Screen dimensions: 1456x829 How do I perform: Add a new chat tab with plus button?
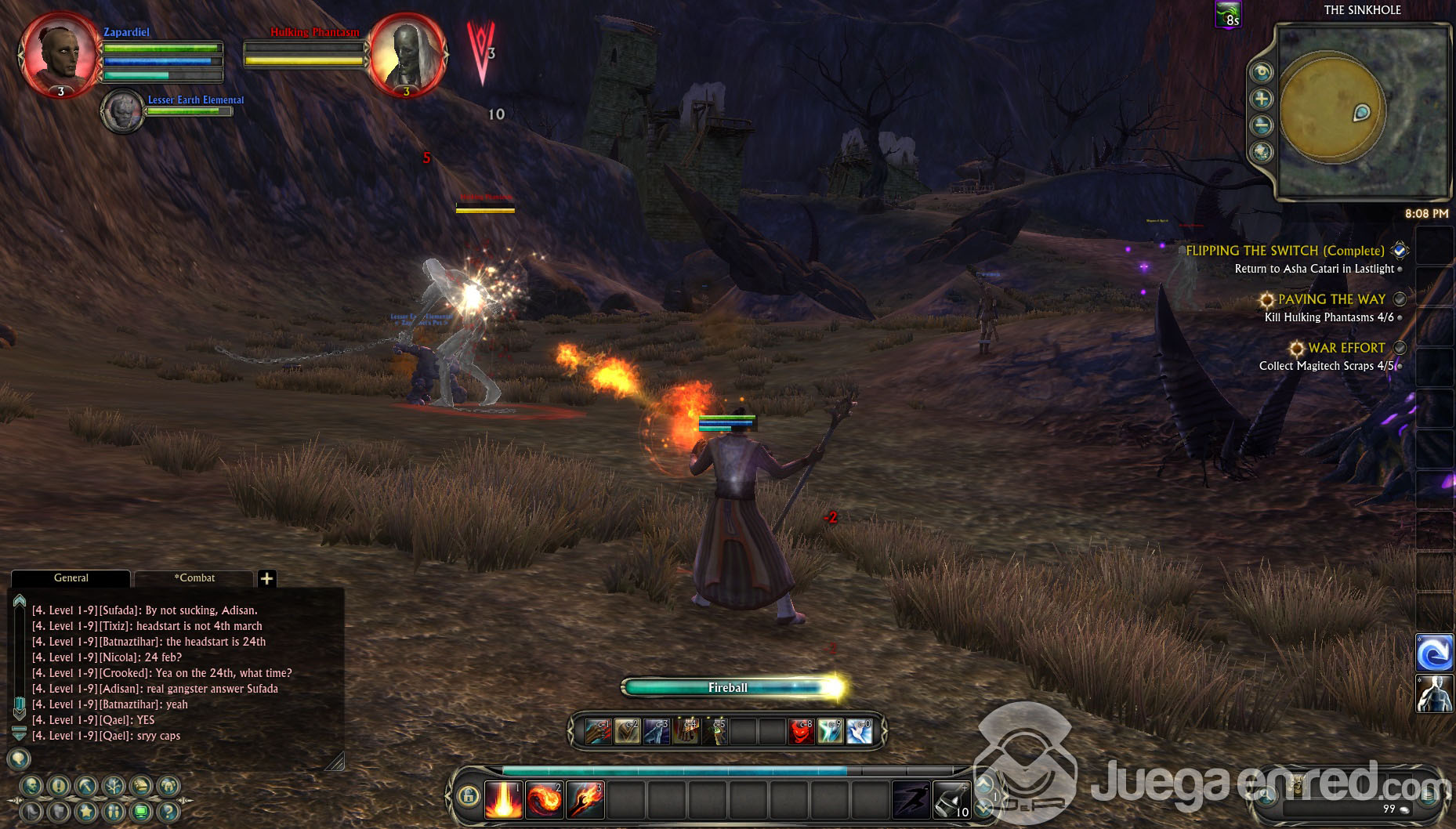coord(266,578)
